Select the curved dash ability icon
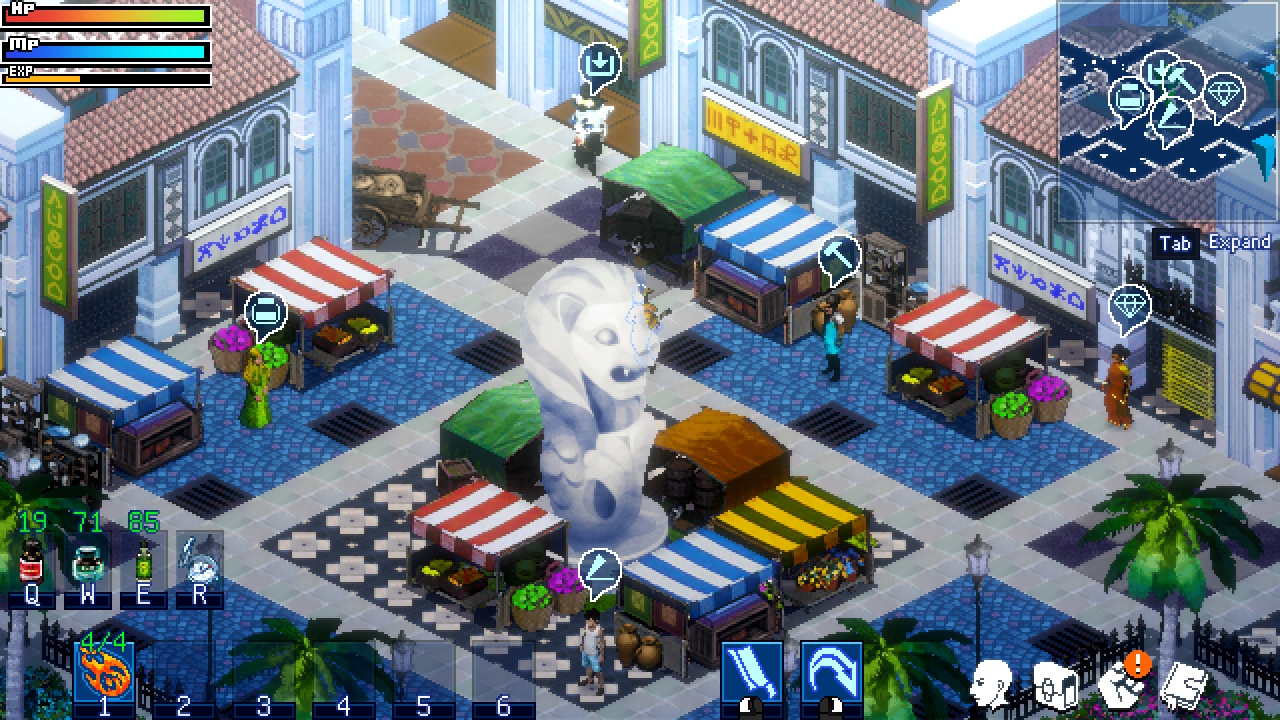 (x=831, y=672)
